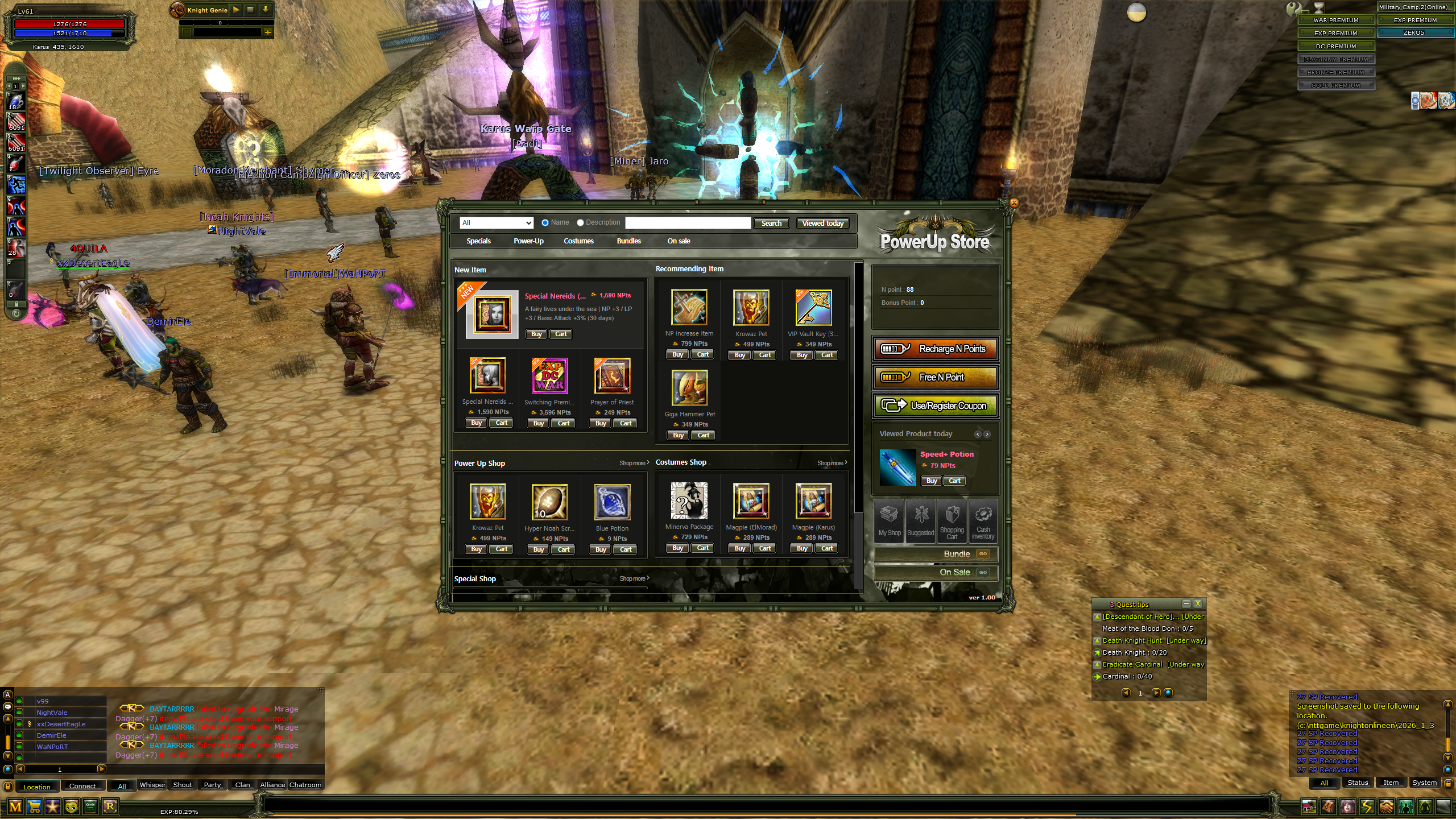Click the store search text field
This screenshot has width=1456, height=819.
point(687,223)
